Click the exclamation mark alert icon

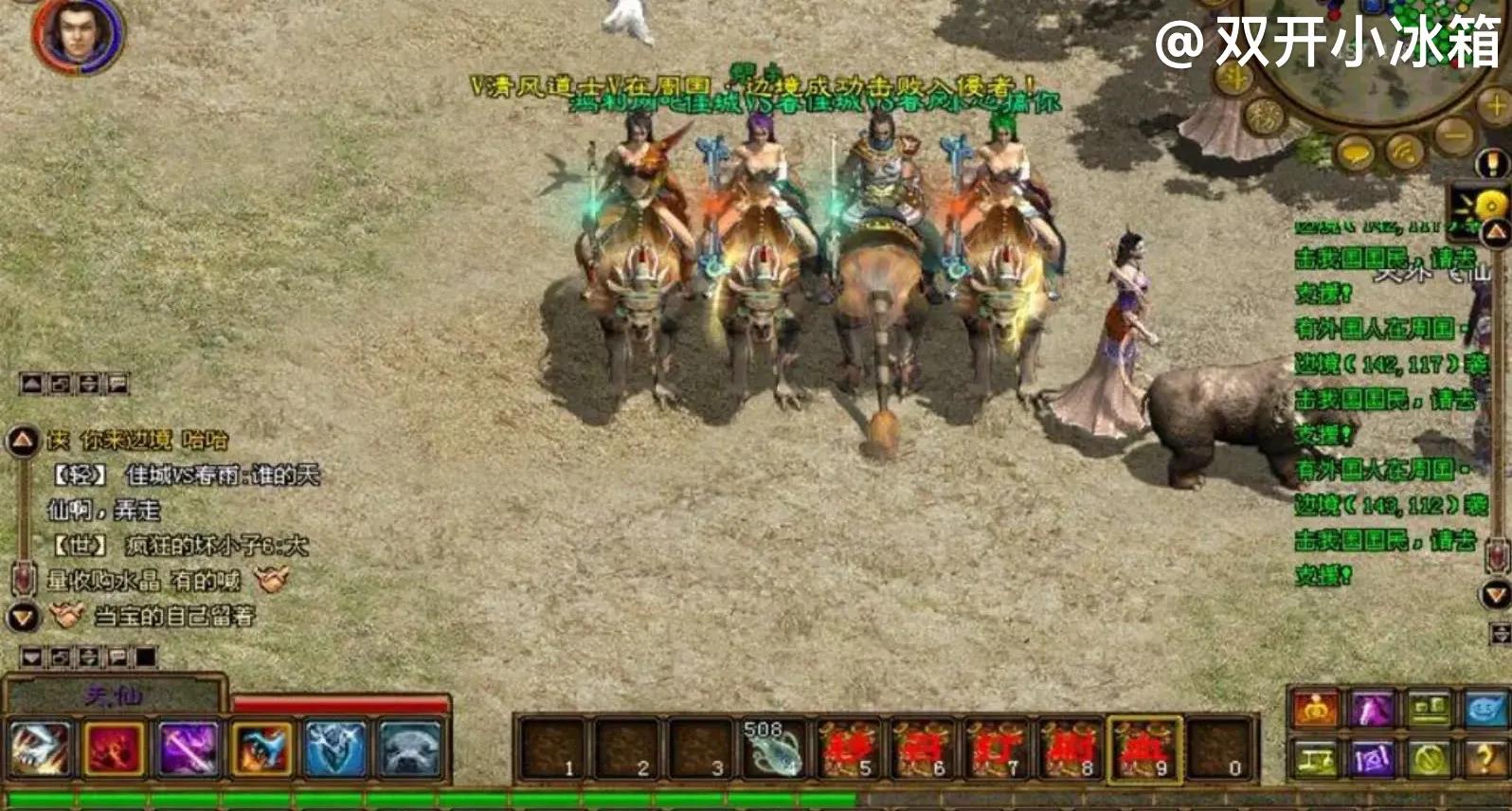[1494, 166]
